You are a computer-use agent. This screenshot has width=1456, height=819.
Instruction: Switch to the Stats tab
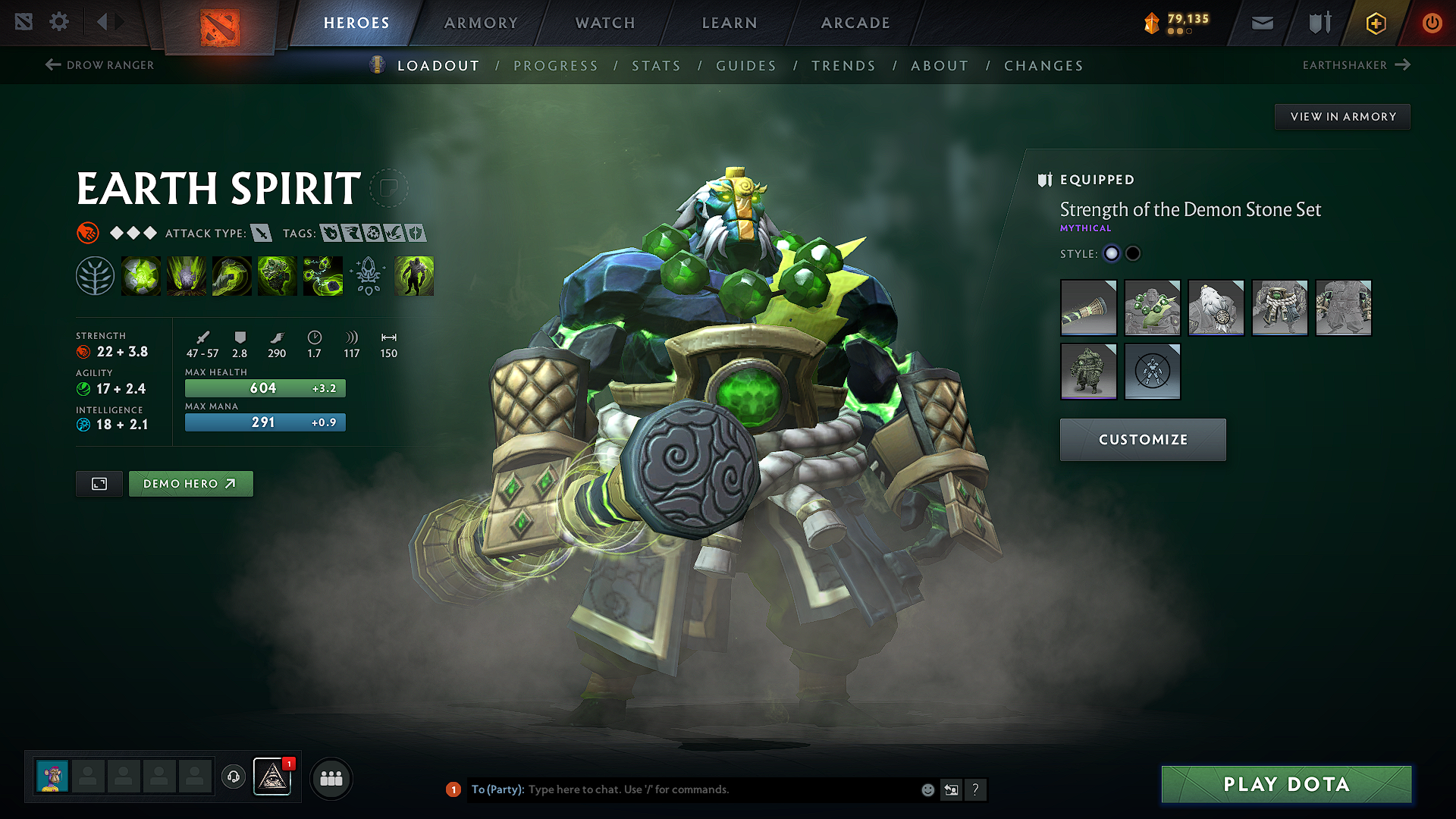point(657,65)
